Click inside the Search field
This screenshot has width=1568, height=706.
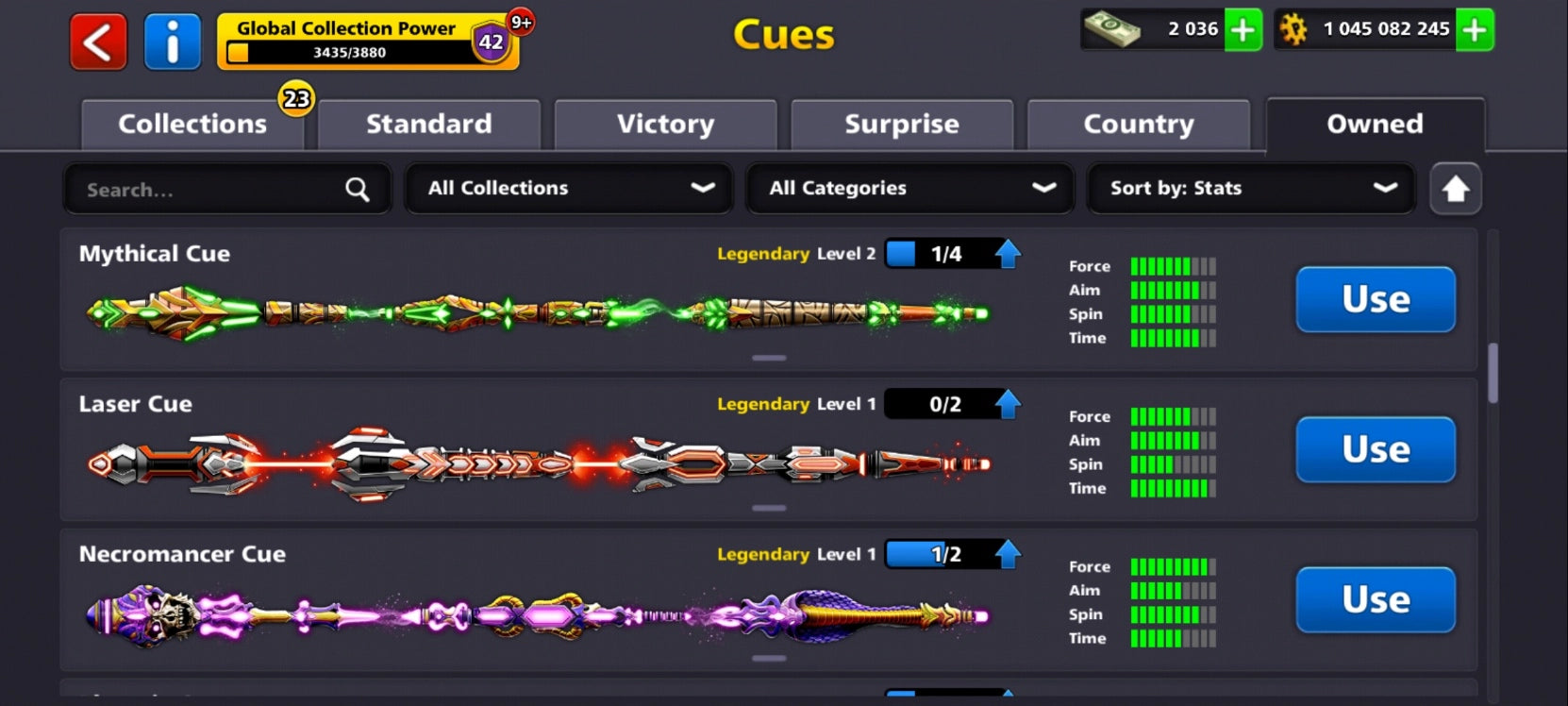coord(189,189)
